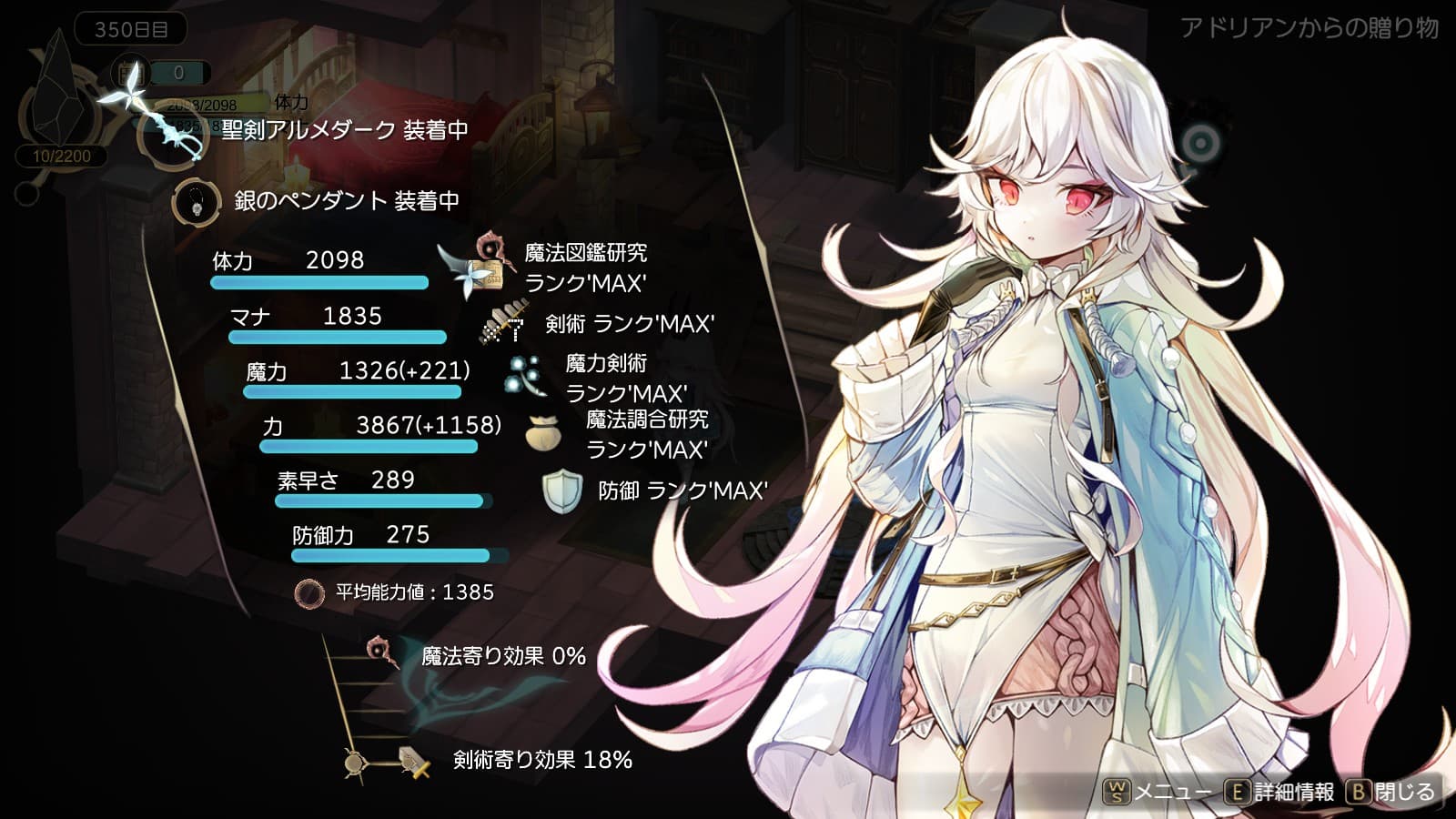Click the 防御 shield skill icon
This screenshot has height=819, width=1456.
tap(561, 491)
